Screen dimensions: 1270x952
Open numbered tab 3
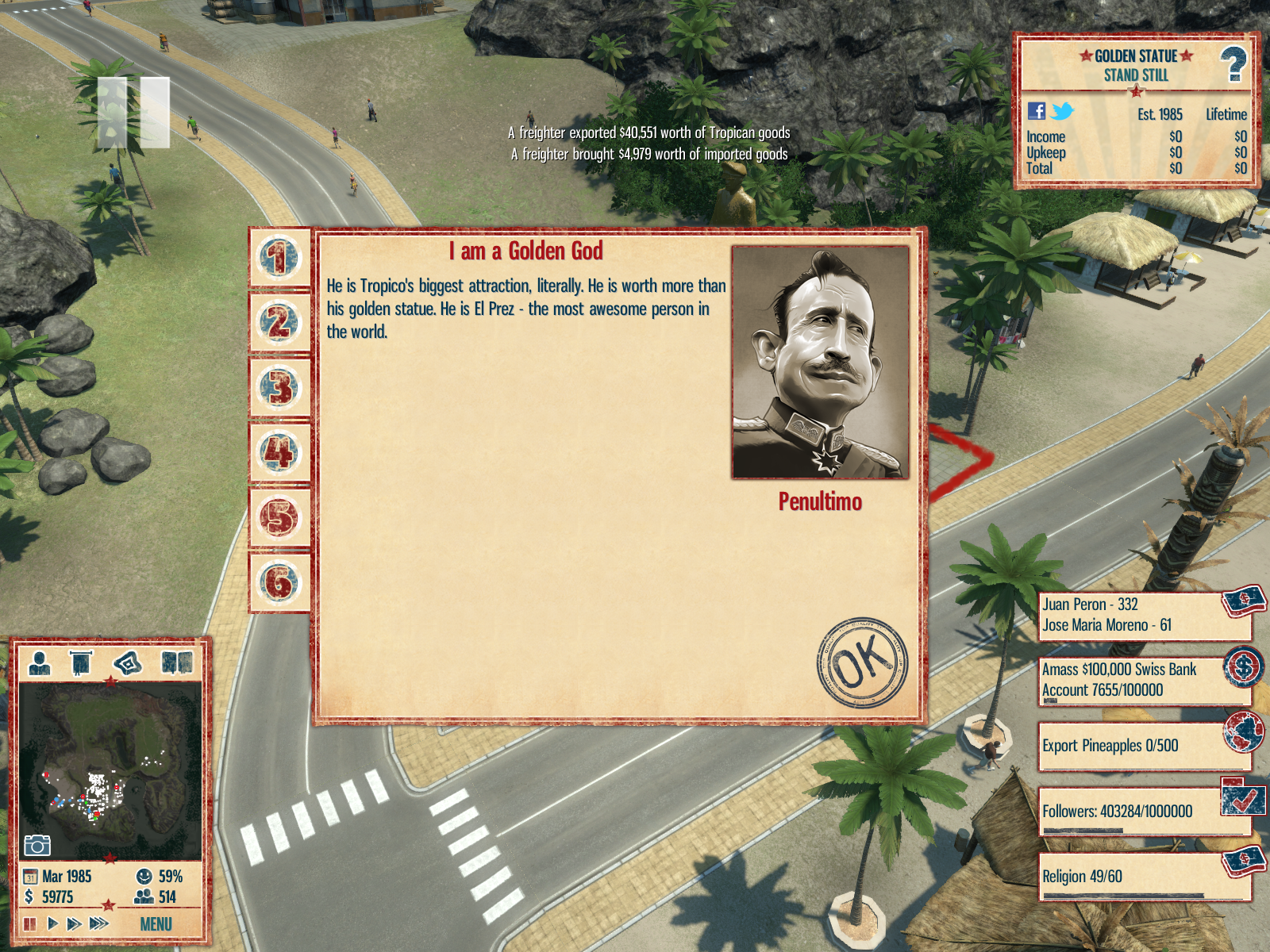[279, 389]
